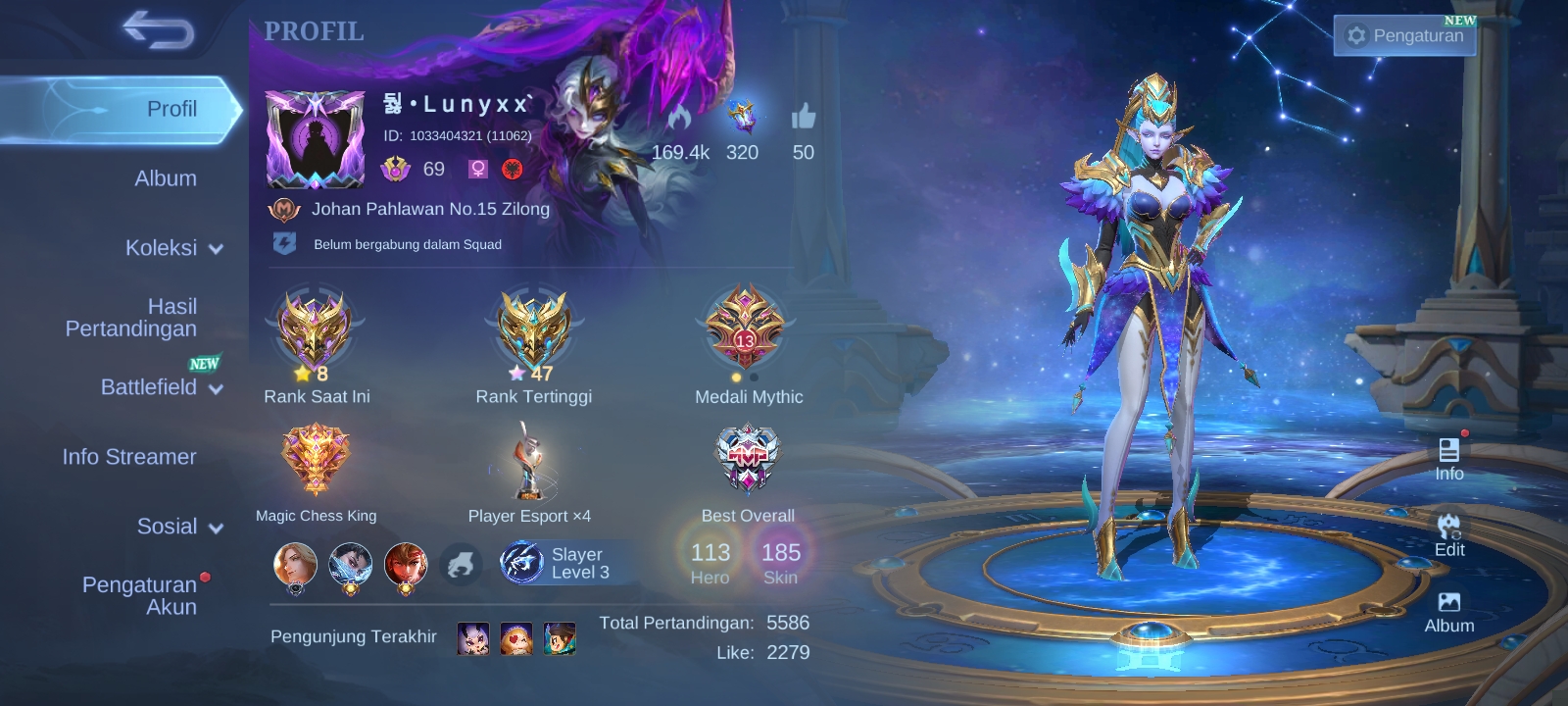
Task: Open Pengaturan Akun account settings
Action: click(140, 595)
